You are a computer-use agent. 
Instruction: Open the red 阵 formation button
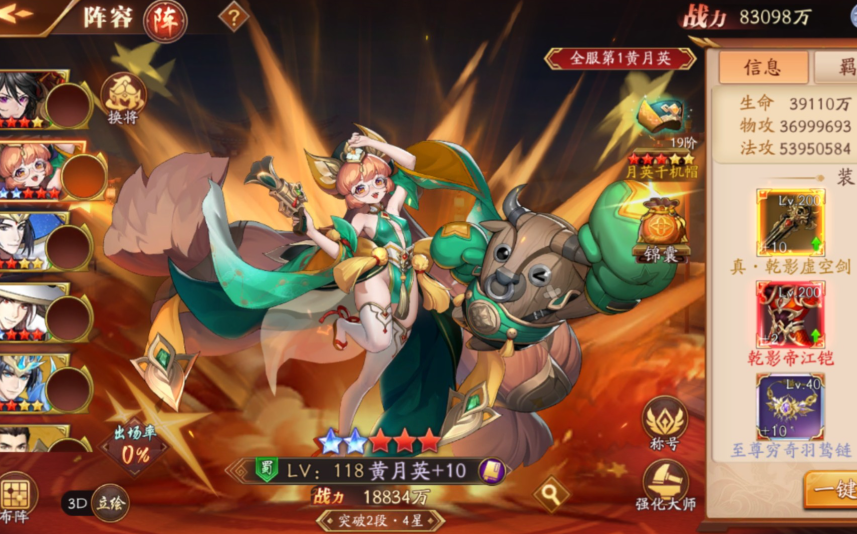click(164, 20)
